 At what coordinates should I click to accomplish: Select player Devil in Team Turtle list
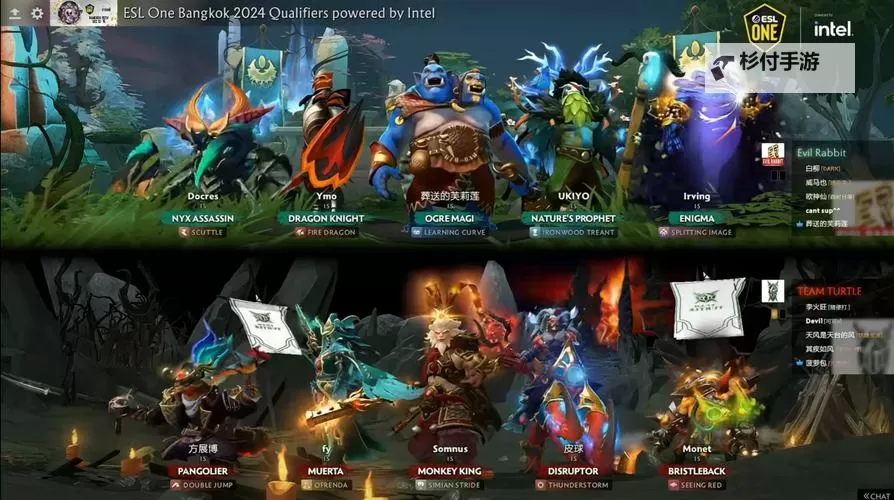(814, 320)
